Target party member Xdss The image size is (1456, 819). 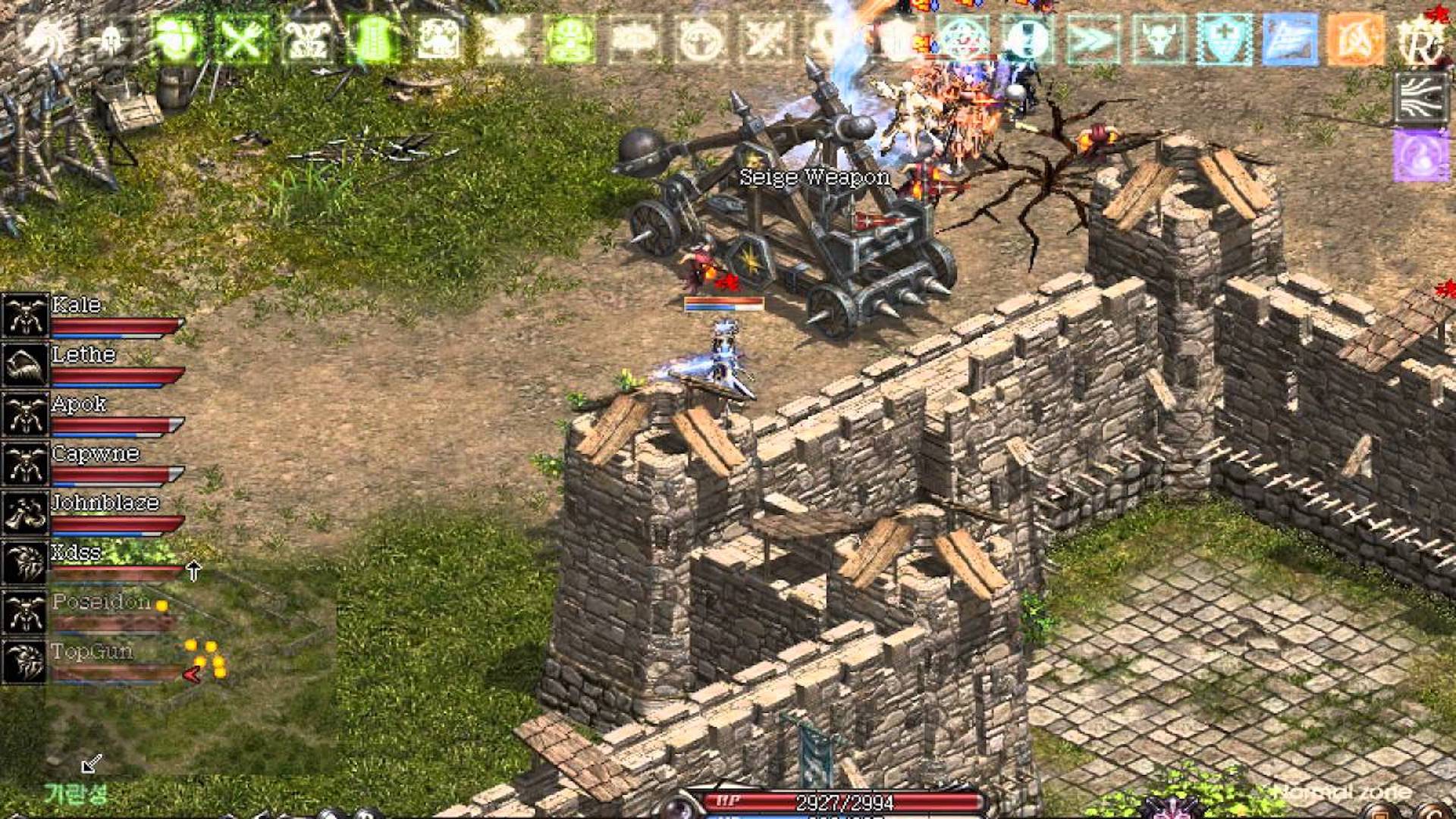coord(76,553)
